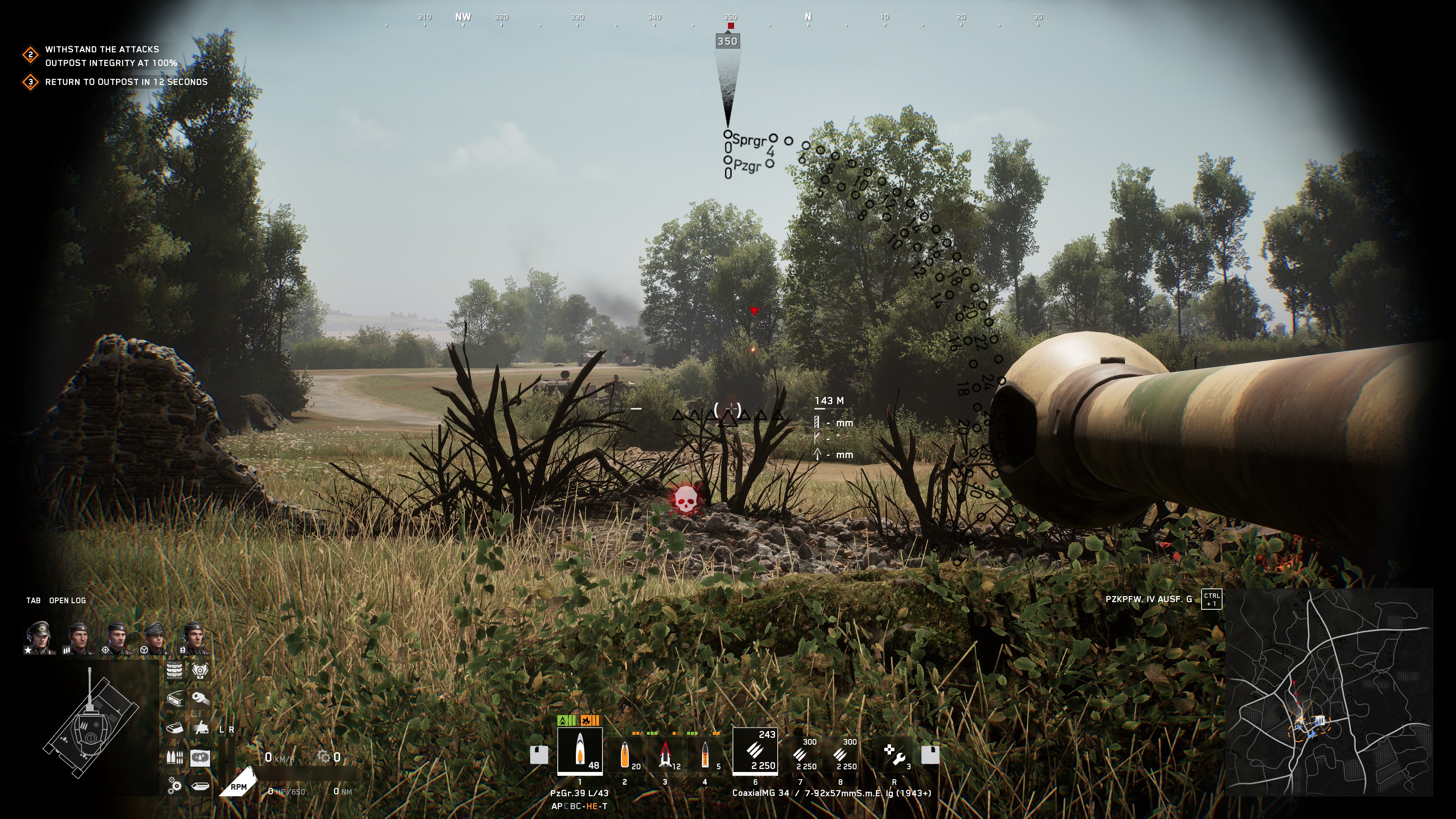Pick the driver crew portrait with steering wheel
This screenshot has width=1456, height=819.
pyautogui.click(x=155, y=637)
